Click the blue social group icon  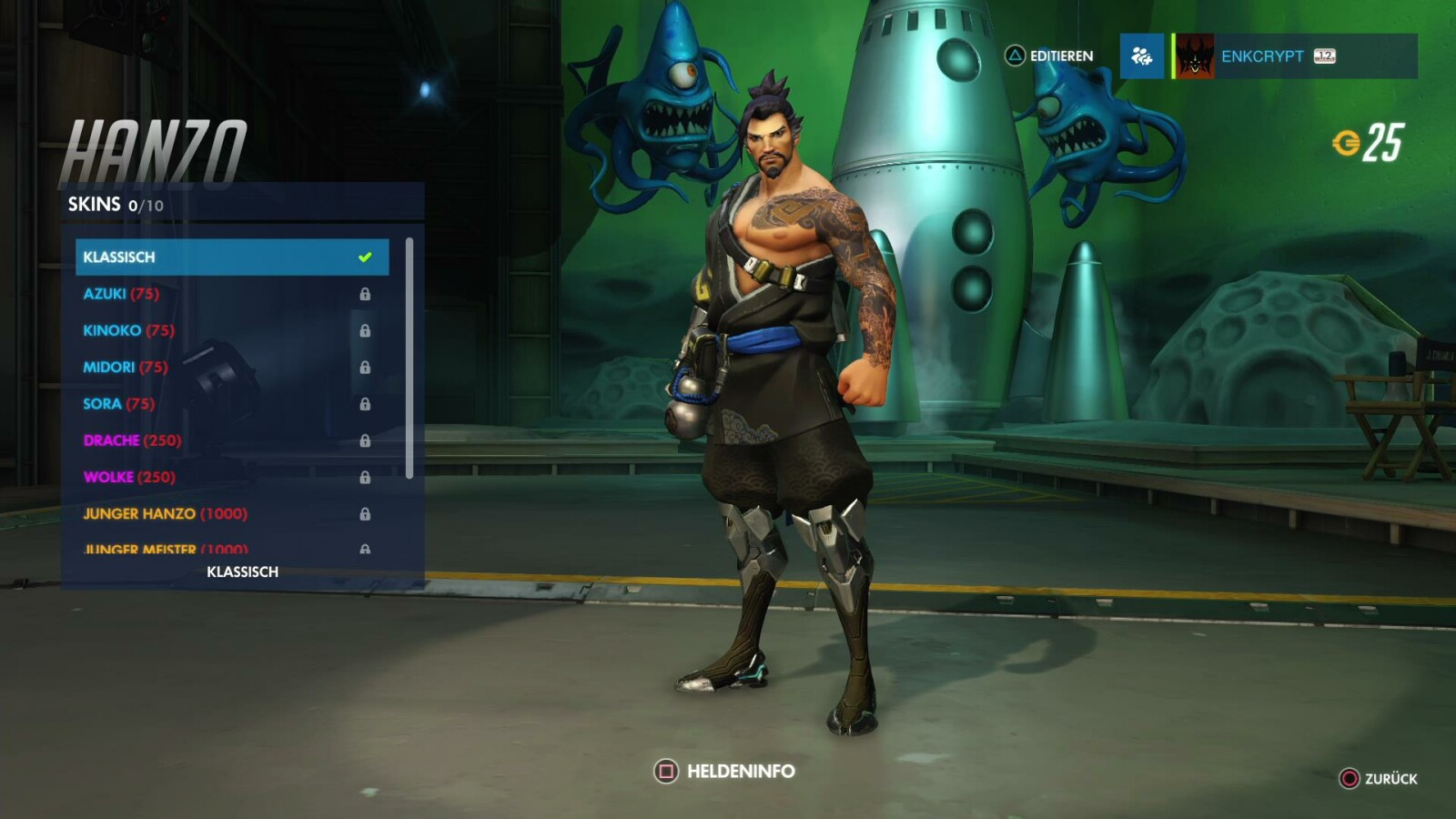coord(1142,56)
